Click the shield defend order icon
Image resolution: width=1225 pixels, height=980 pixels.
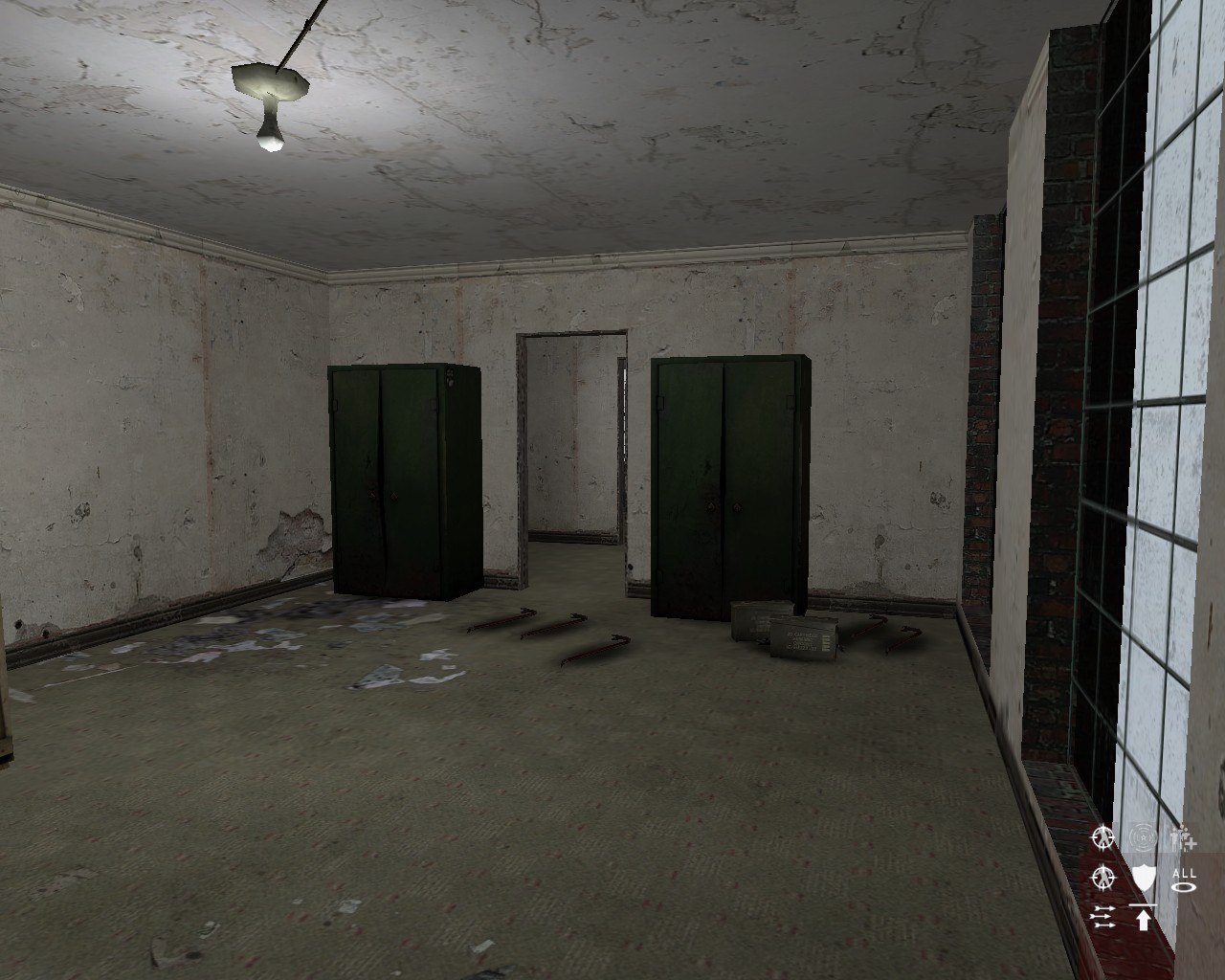(1143, 878)
